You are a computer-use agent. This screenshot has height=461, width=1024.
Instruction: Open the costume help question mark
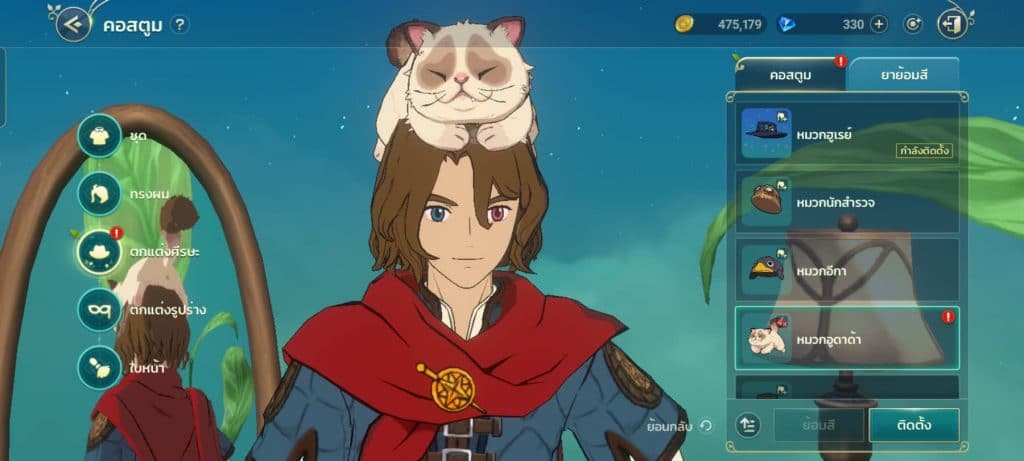[179, 25]
